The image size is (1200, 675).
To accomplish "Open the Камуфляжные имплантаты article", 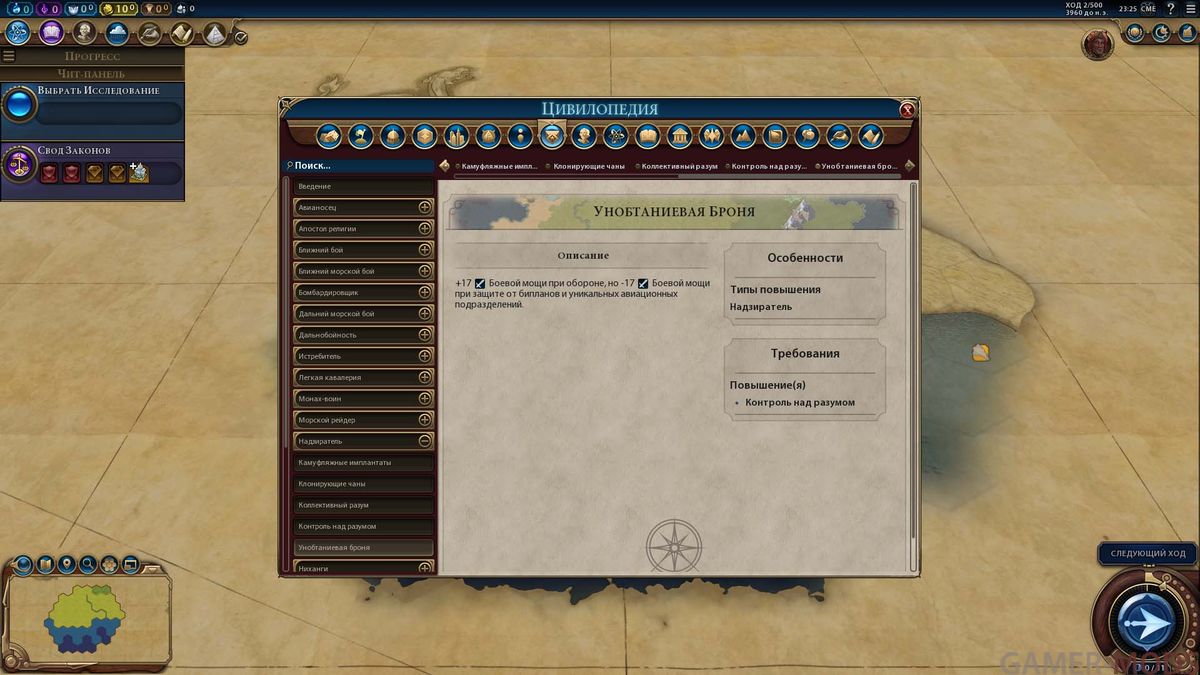I will pyautogui.click(x=364, y=463).
